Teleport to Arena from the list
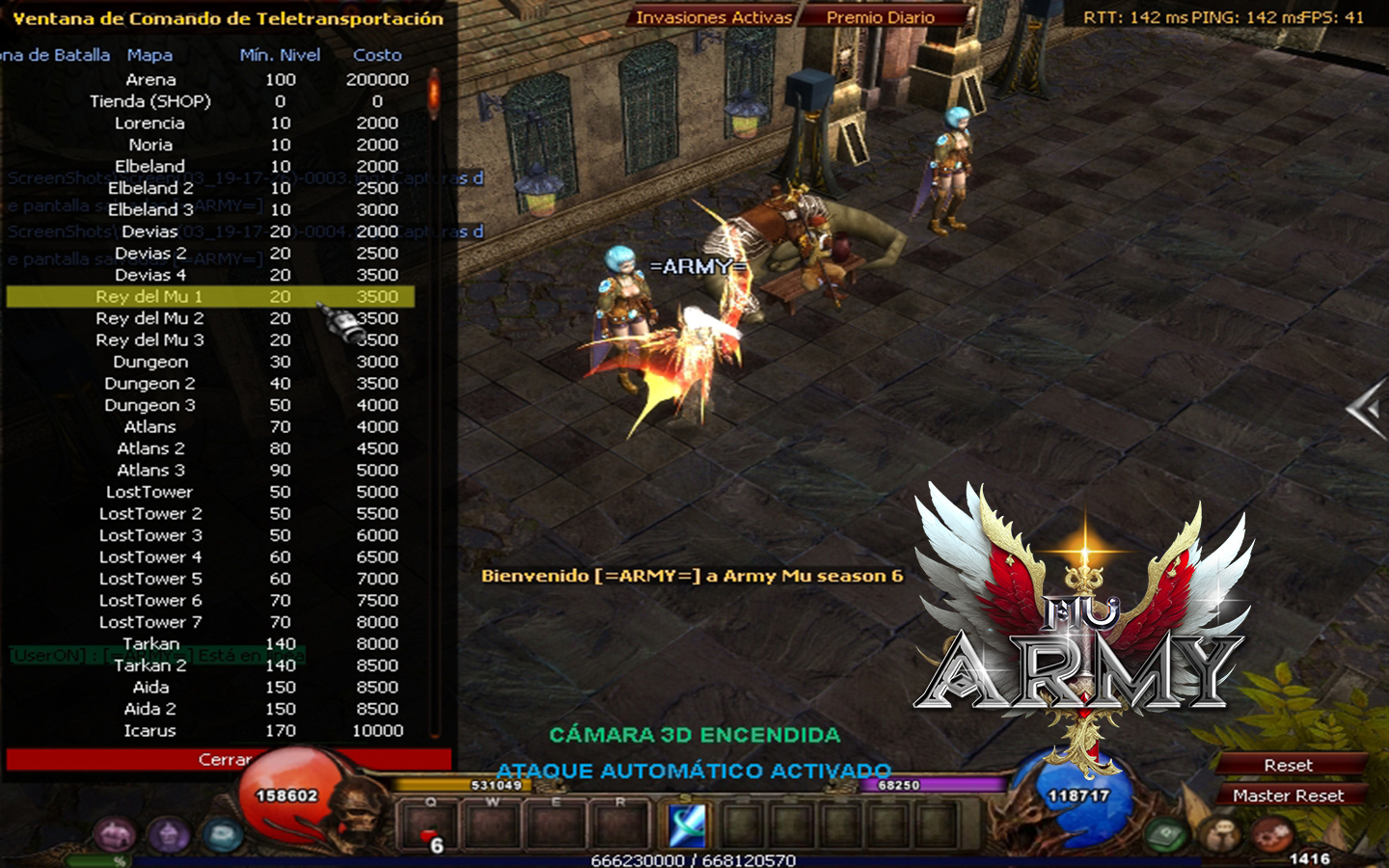Viewport: 1389px width, 868px height. click(150, 80)
